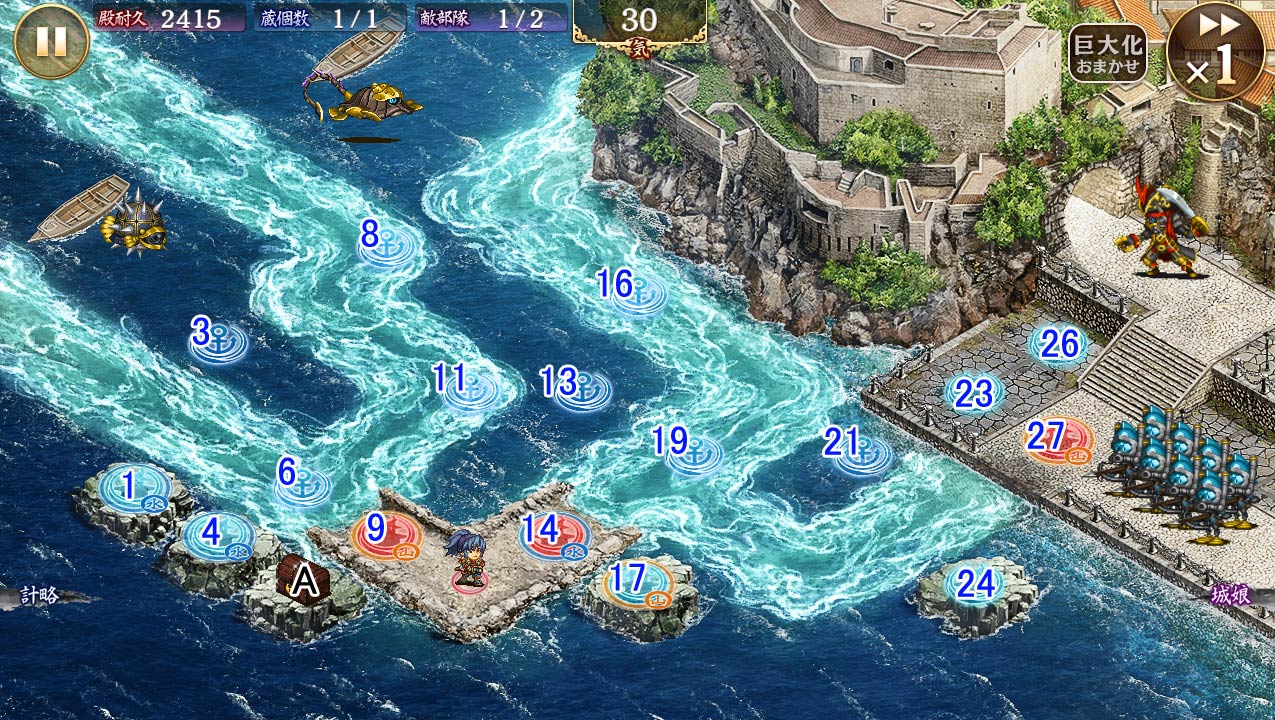Open the 城娘 unit panel
The height and width of the screenshot is (720, 1275).
click(1233, 596)
